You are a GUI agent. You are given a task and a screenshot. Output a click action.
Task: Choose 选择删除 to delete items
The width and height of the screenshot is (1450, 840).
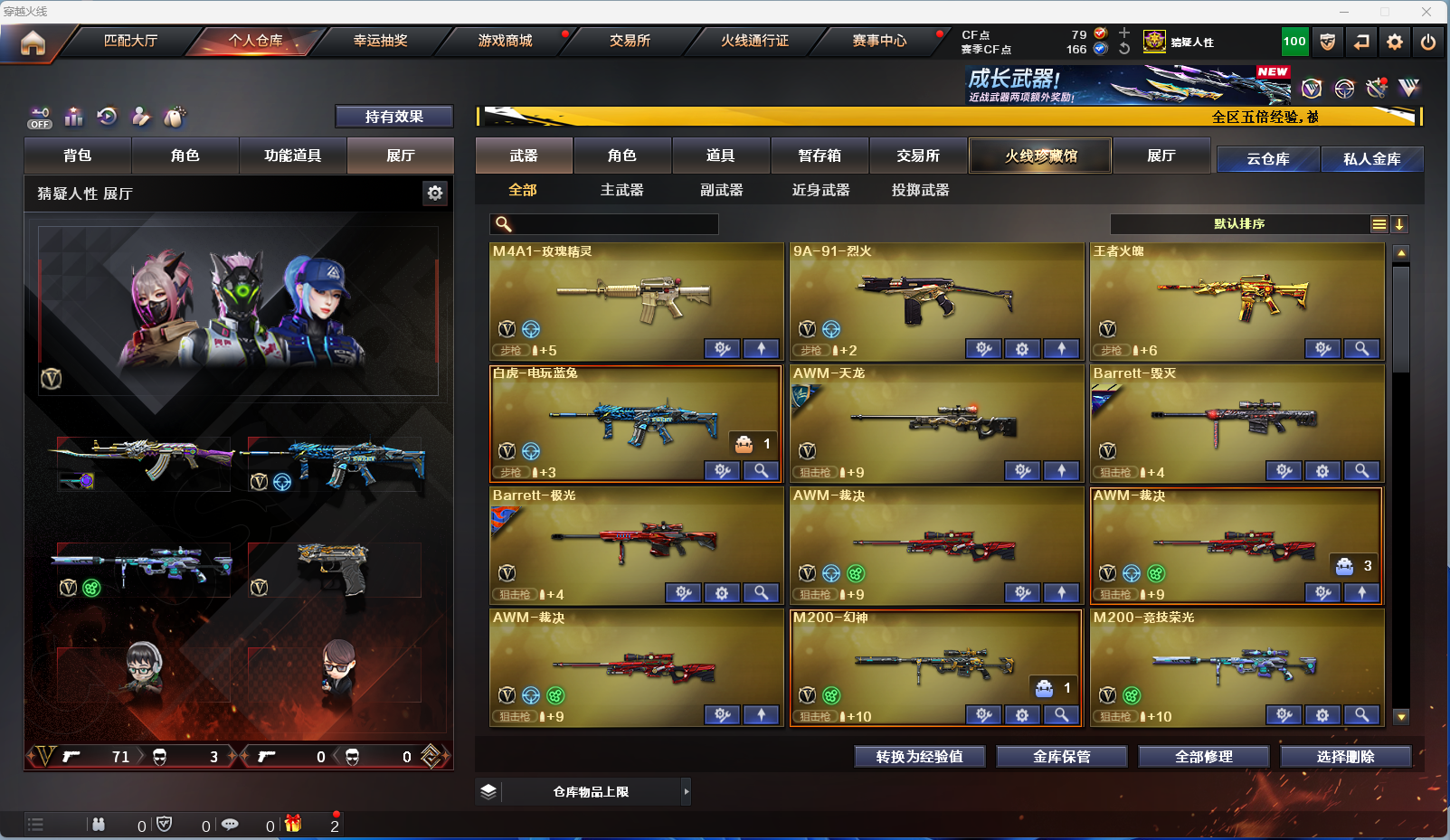pyautogui.click(x=1345, y=757)
